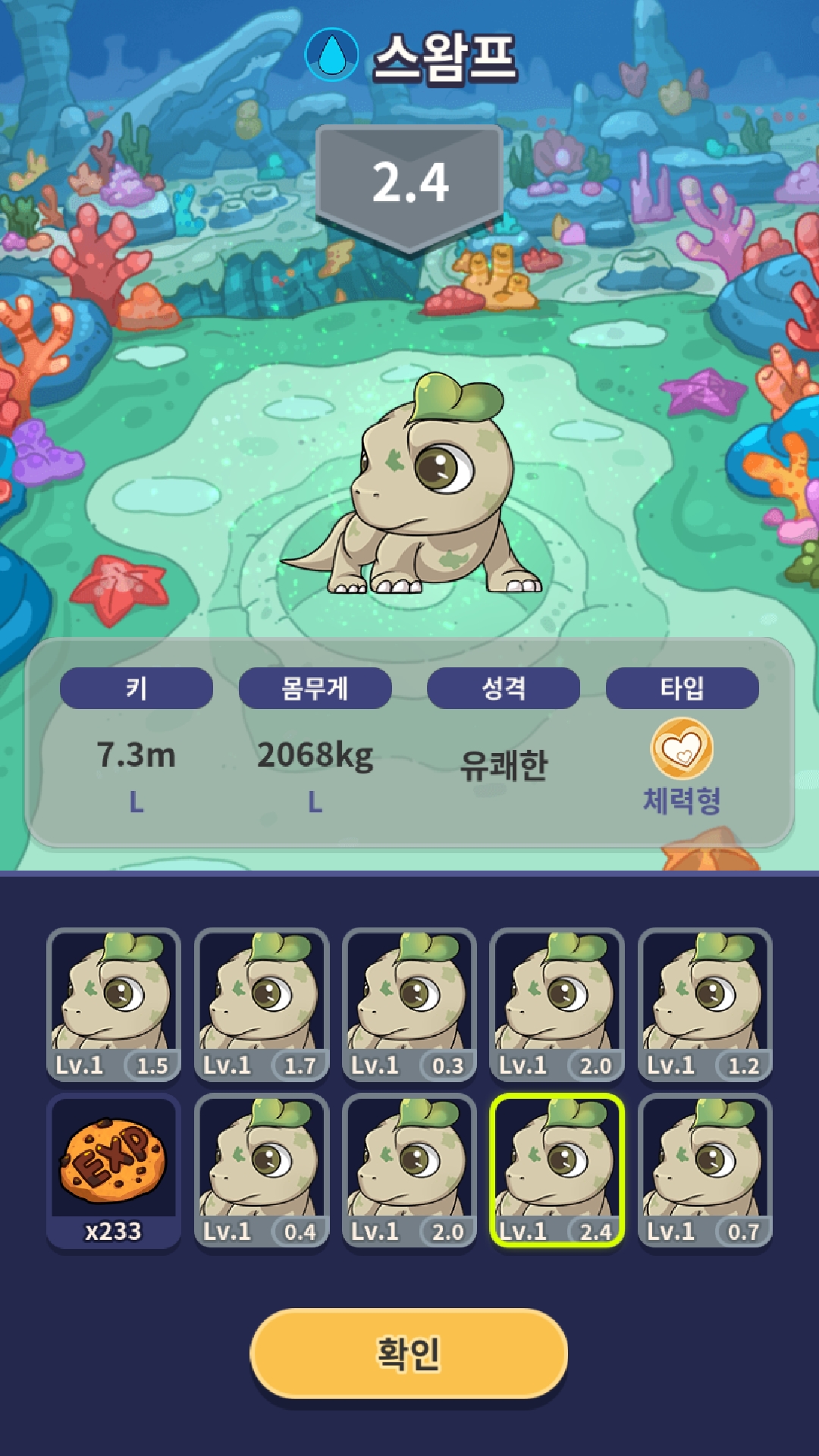Image resolution: width=819 pixels, height=1456 pixels.
Task: View the creature tile rated 1.2
Action: click(x=705, y=1004)
